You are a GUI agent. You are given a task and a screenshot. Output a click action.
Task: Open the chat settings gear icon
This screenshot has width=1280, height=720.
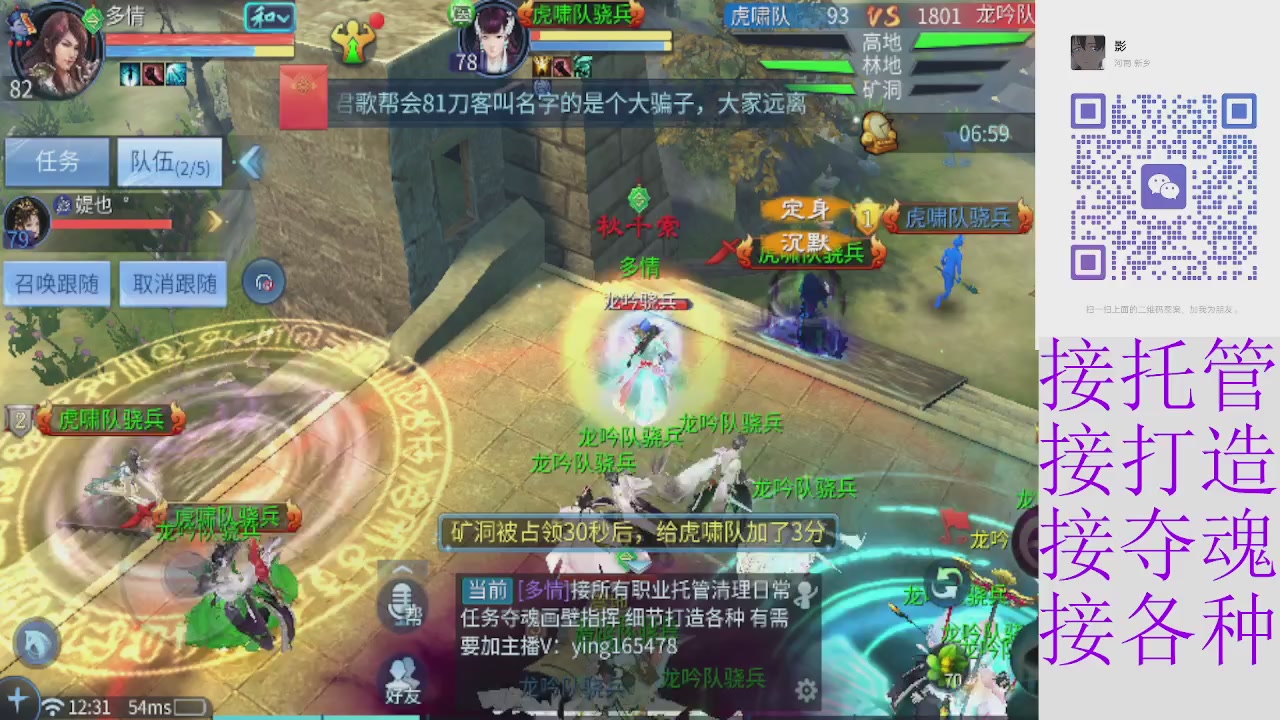coord(807,690)
